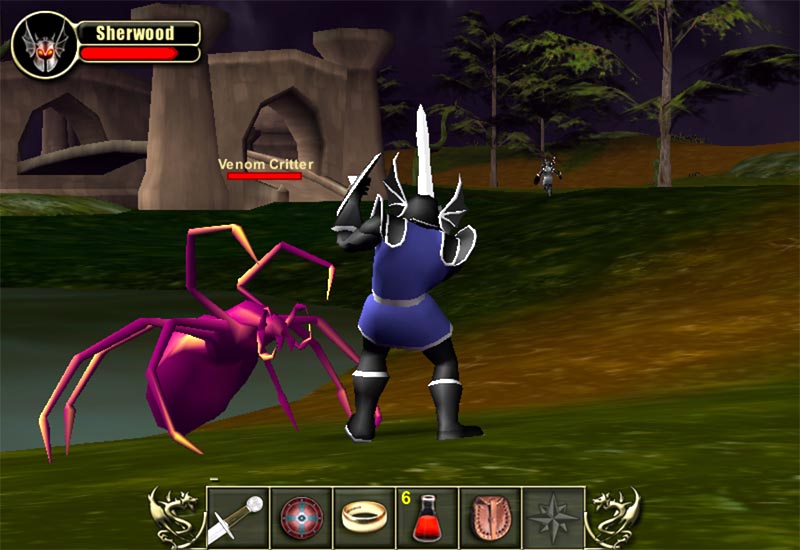Open the leather backpack inventory
800x550 pixels.
pos(491,517)
